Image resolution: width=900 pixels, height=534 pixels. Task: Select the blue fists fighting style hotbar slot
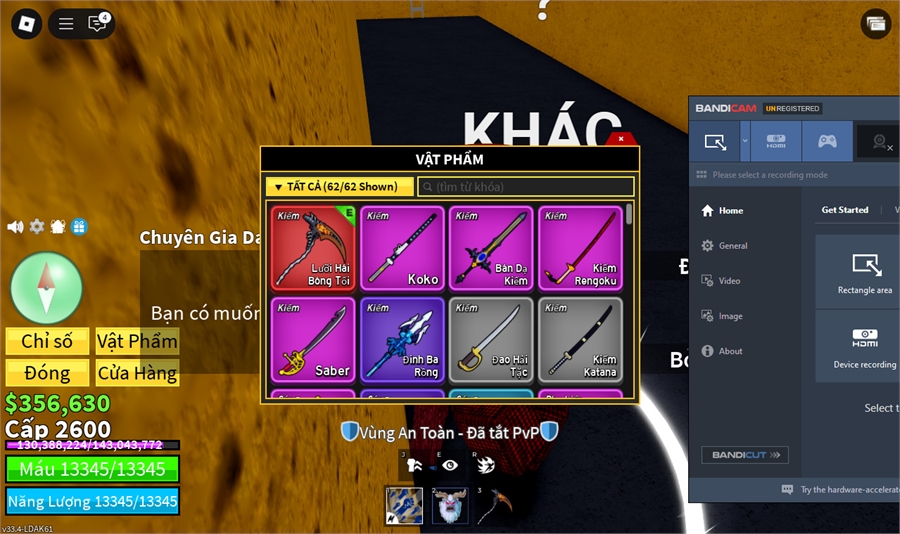(402, 505)
